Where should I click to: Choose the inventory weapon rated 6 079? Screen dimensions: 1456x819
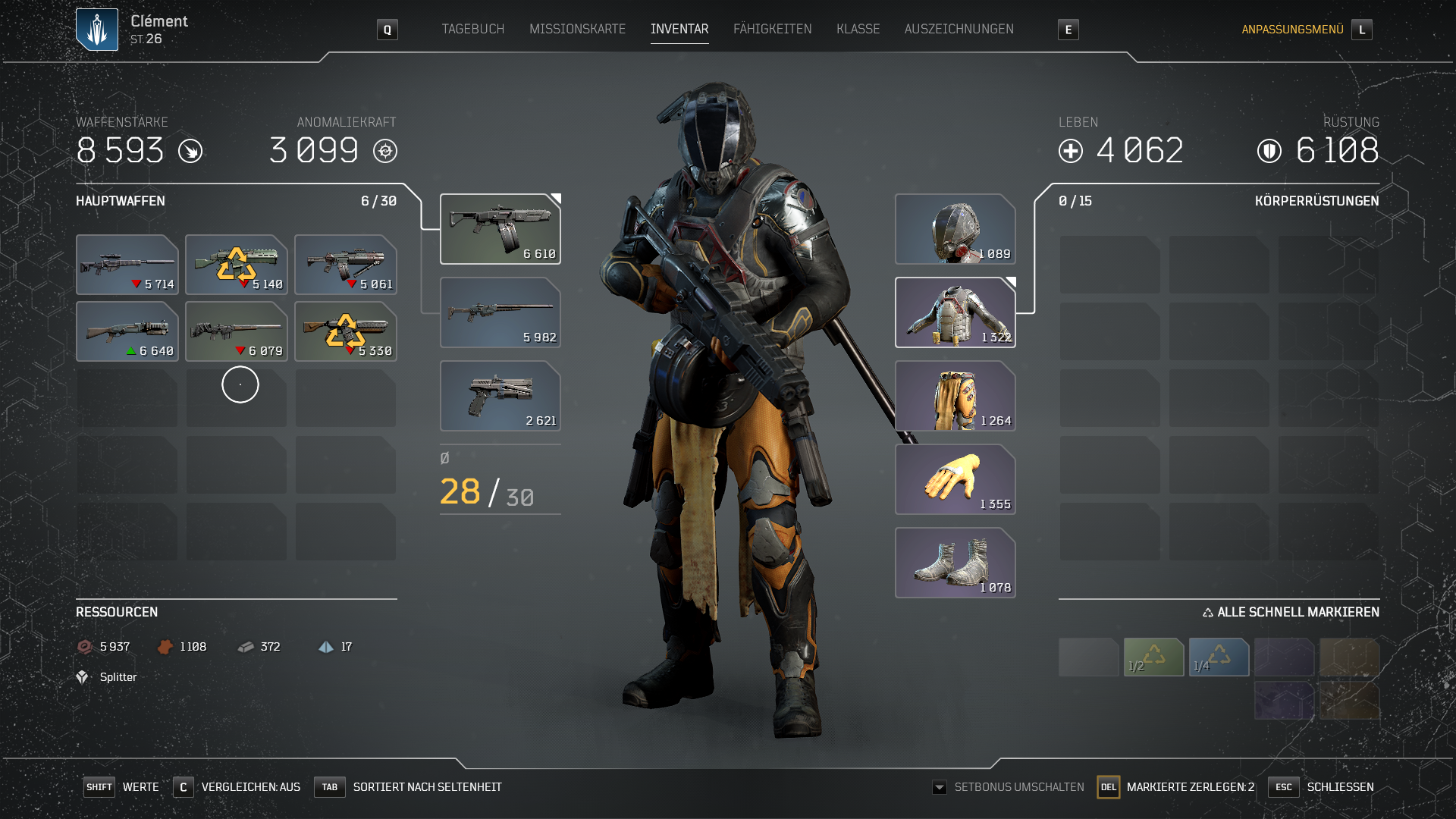pyautogui.click(x=236, y=331)
